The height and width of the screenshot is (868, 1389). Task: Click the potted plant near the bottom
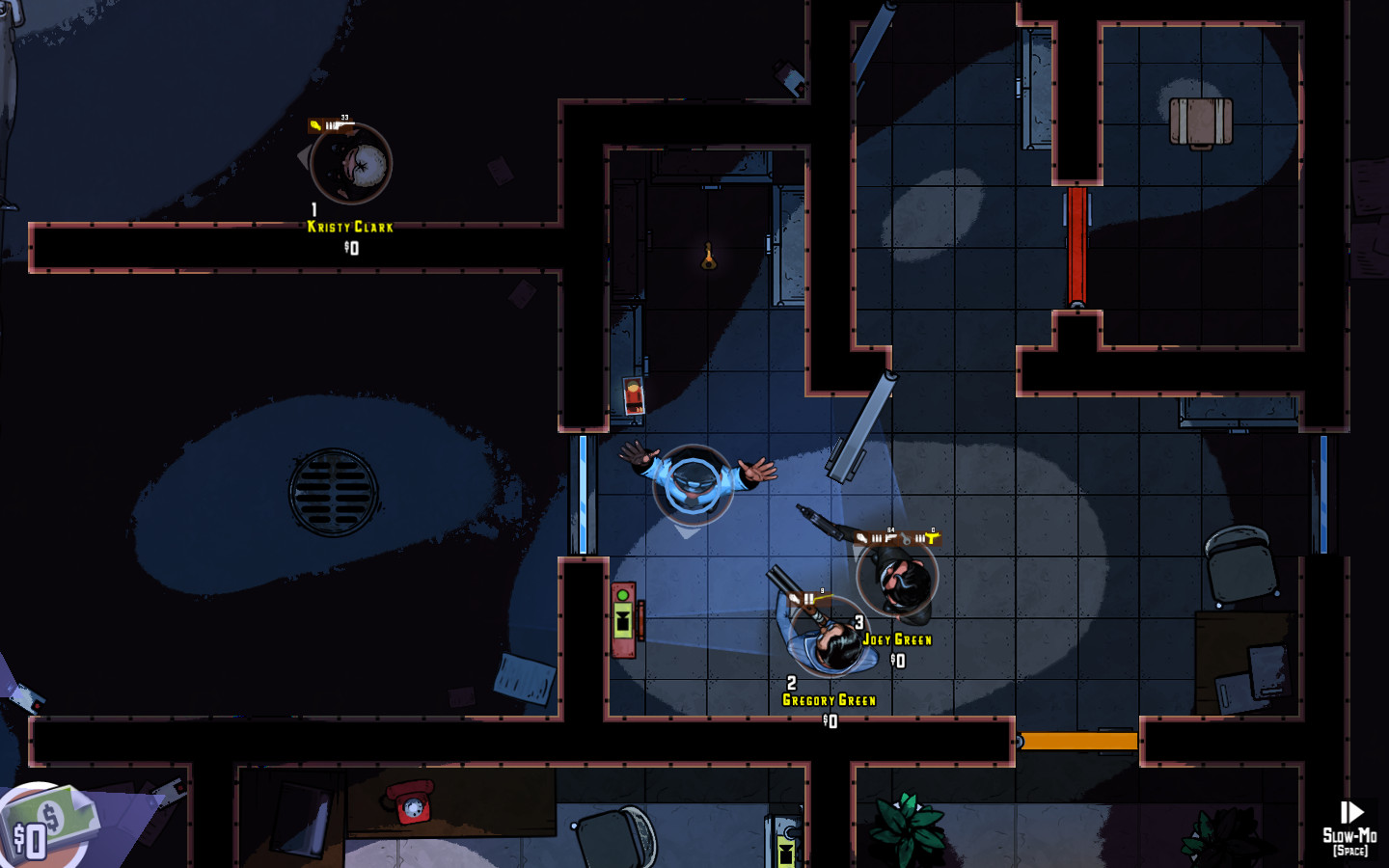[905, 825]
